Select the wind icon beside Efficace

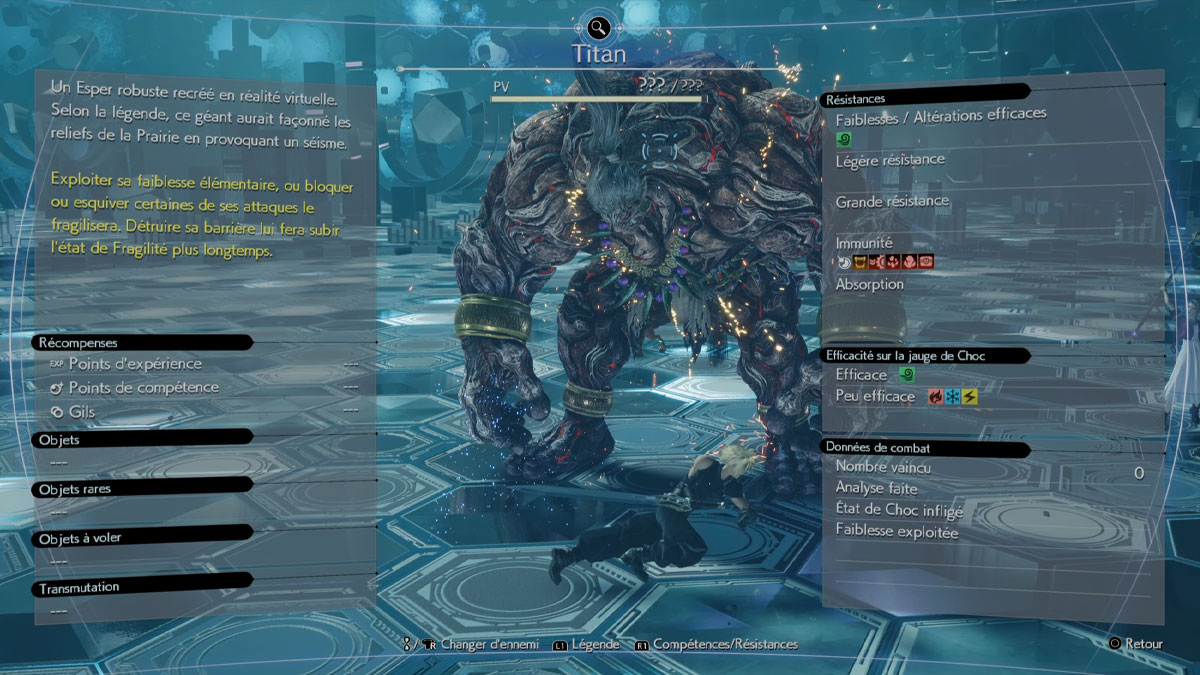click(907, 375)
